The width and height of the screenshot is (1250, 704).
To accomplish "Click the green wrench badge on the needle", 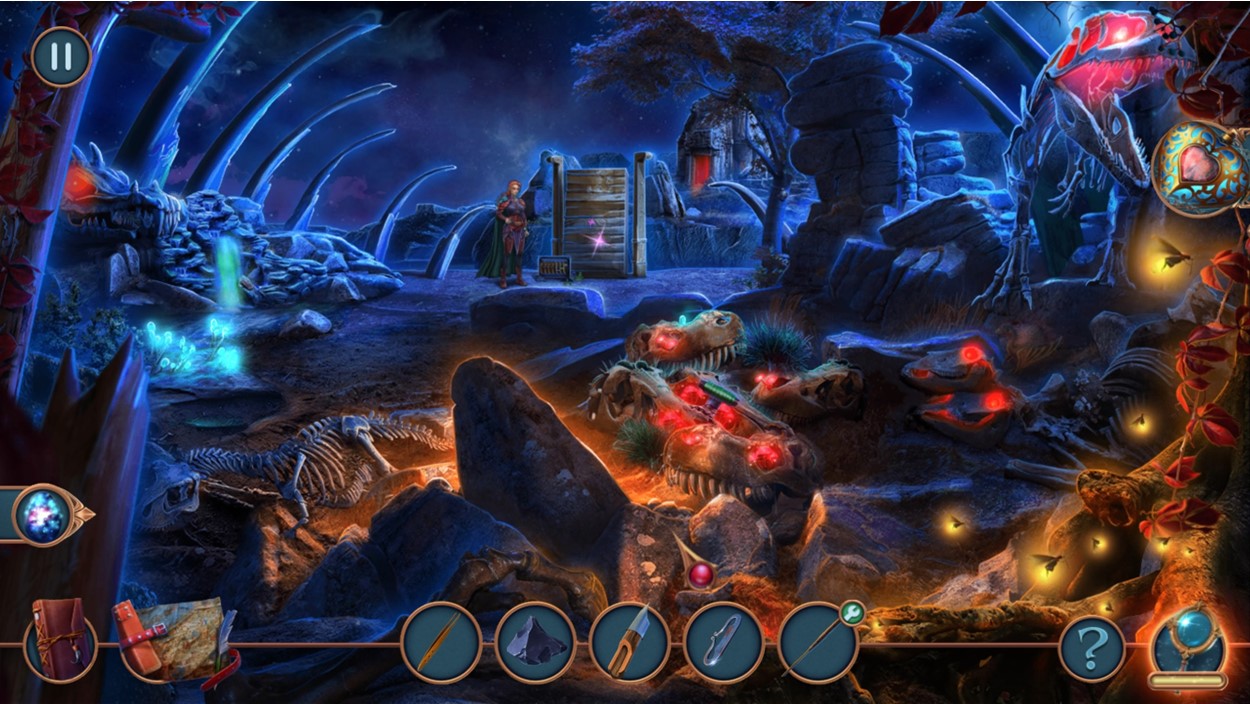I will point(852,610).
